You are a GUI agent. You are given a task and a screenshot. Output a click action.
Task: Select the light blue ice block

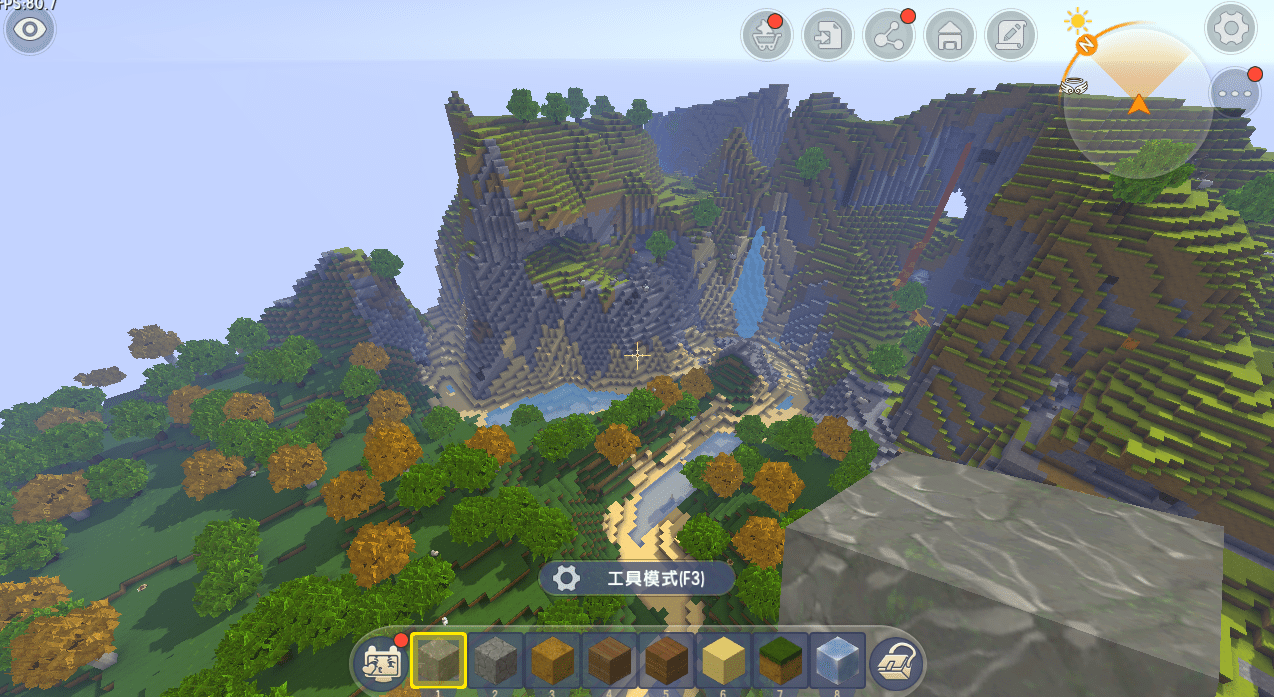pos(838,660)
